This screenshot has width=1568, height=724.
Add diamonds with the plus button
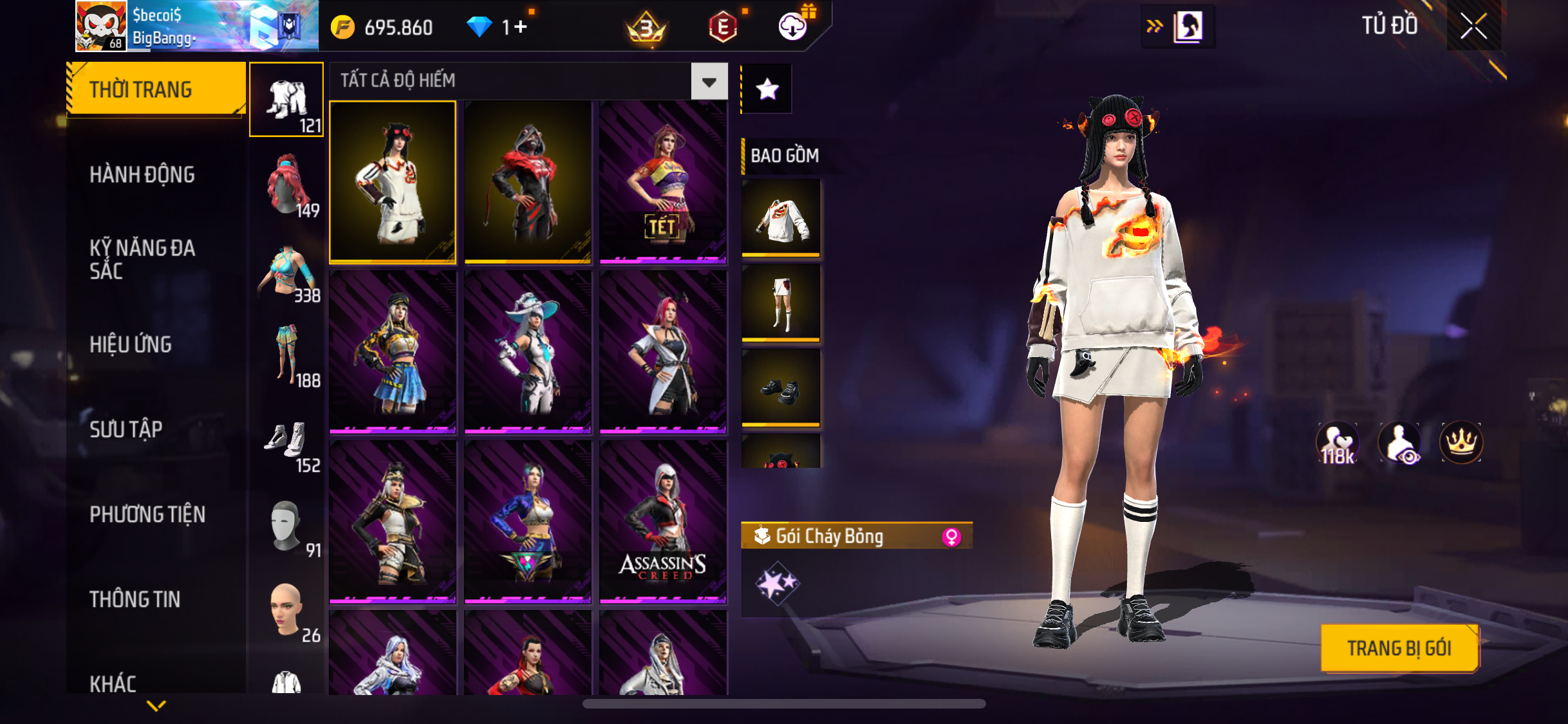click(x=520, y=27)
